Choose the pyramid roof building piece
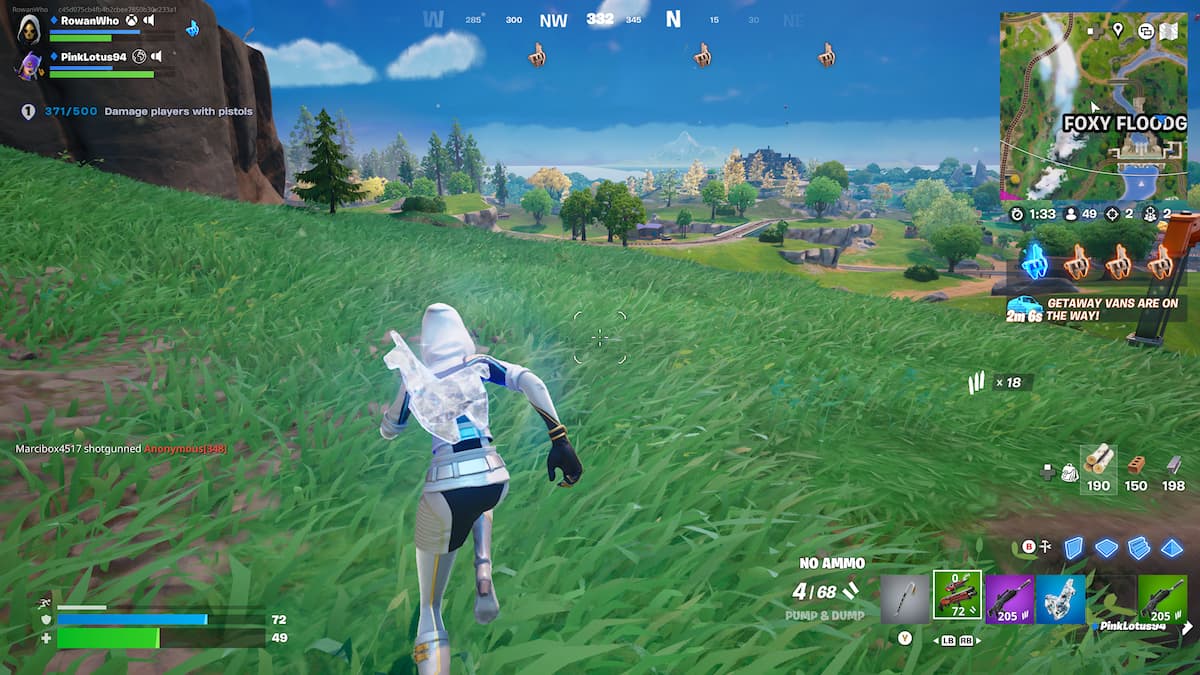This screenshot has height=675, width=1200. pos(1172,547)
